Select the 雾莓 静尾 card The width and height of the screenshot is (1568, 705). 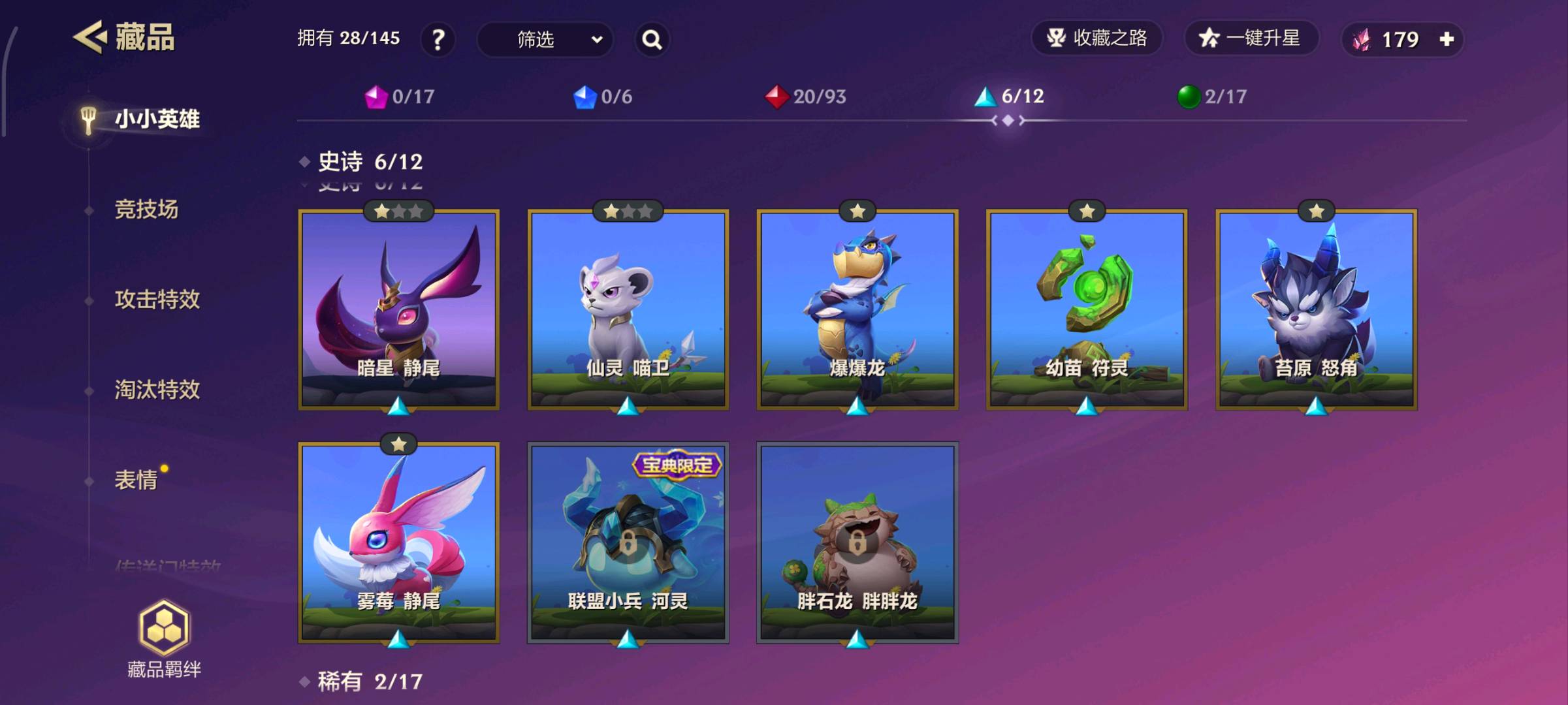pyautogui.click(x=399, y=542)
